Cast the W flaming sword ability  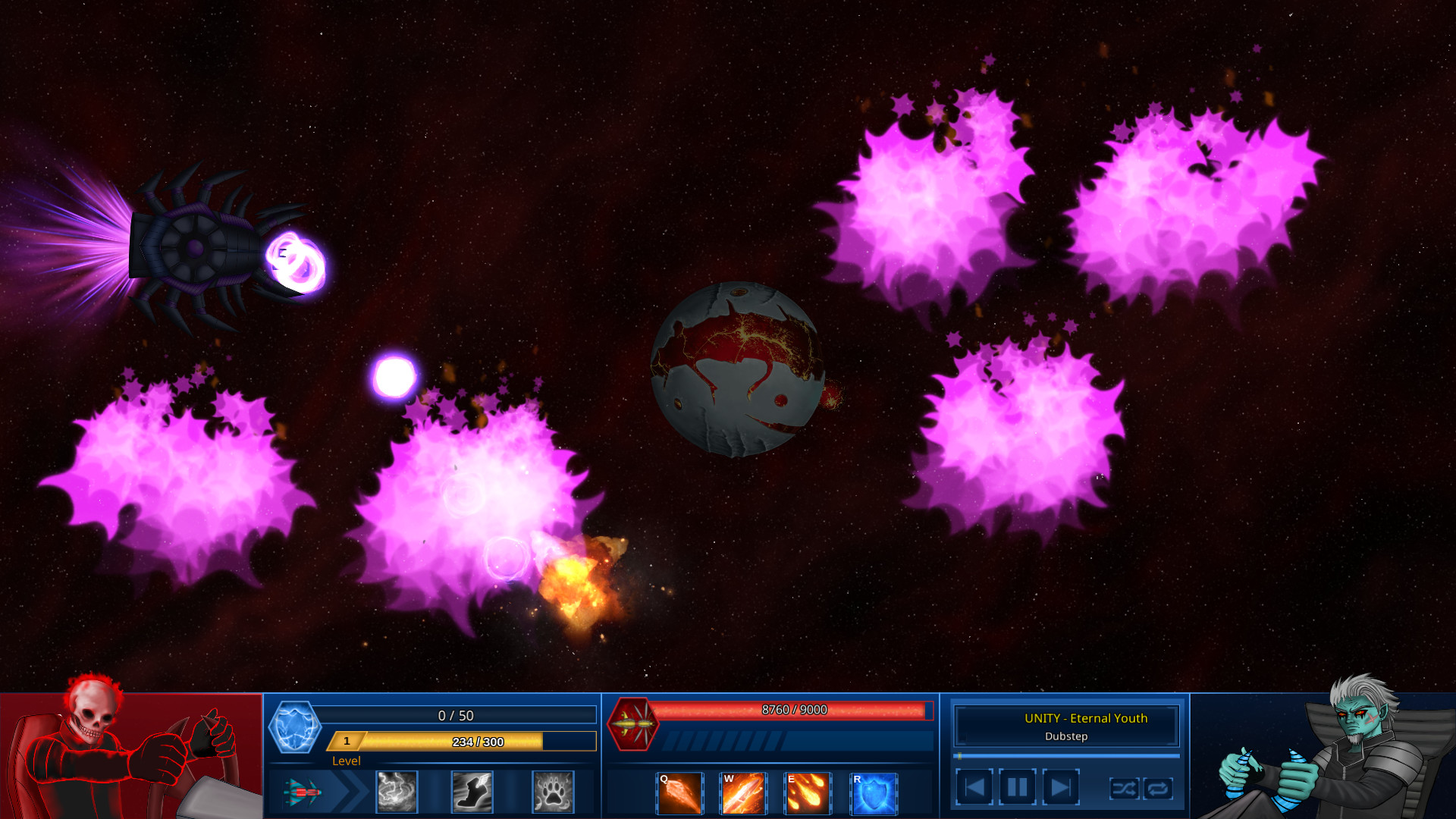pos(743,792)
